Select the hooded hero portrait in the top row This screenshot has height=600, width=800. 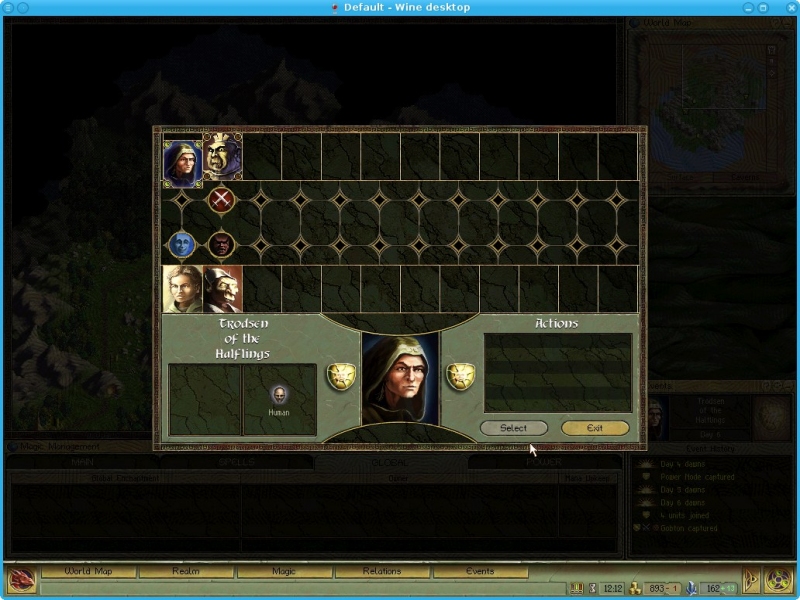[183, 158]
